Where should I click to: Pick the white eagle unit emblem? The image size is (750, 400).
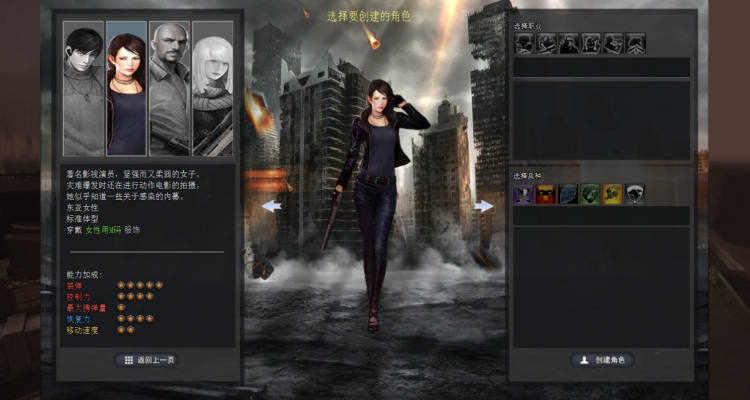(x=634, y=194)
